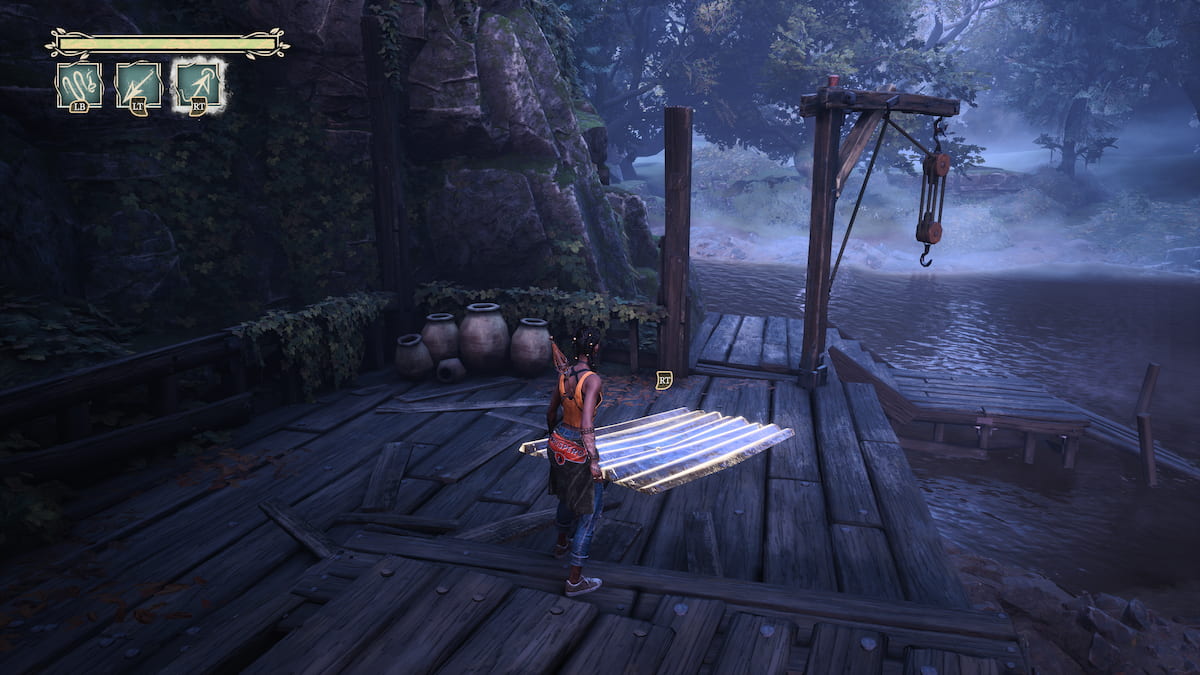Choose the glowing highlighted upward-arrow ability icon
The width and height of the screenshot is (1200, 675).
click(x=198, y=85)
